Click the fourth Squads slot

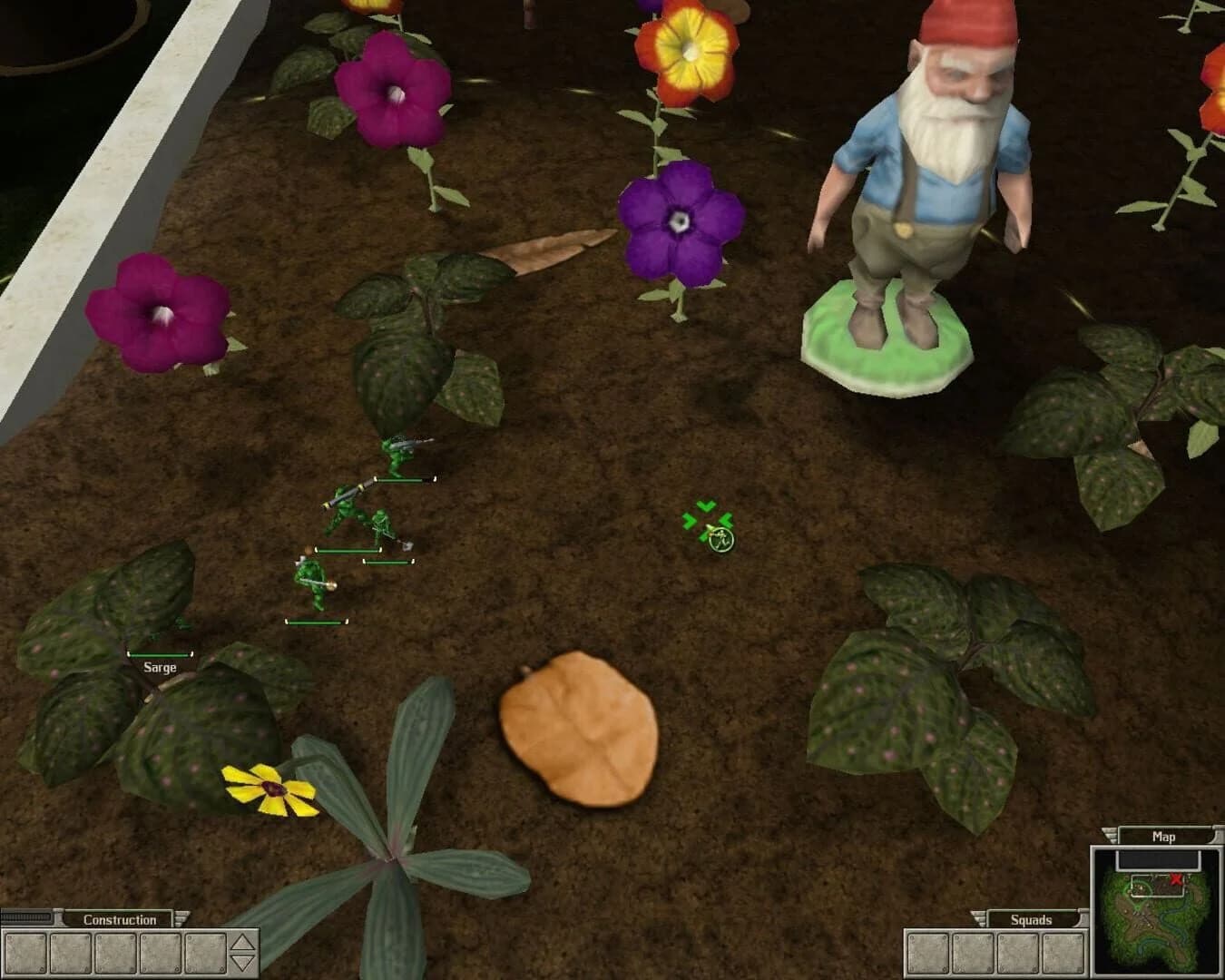coord(1062,952)
